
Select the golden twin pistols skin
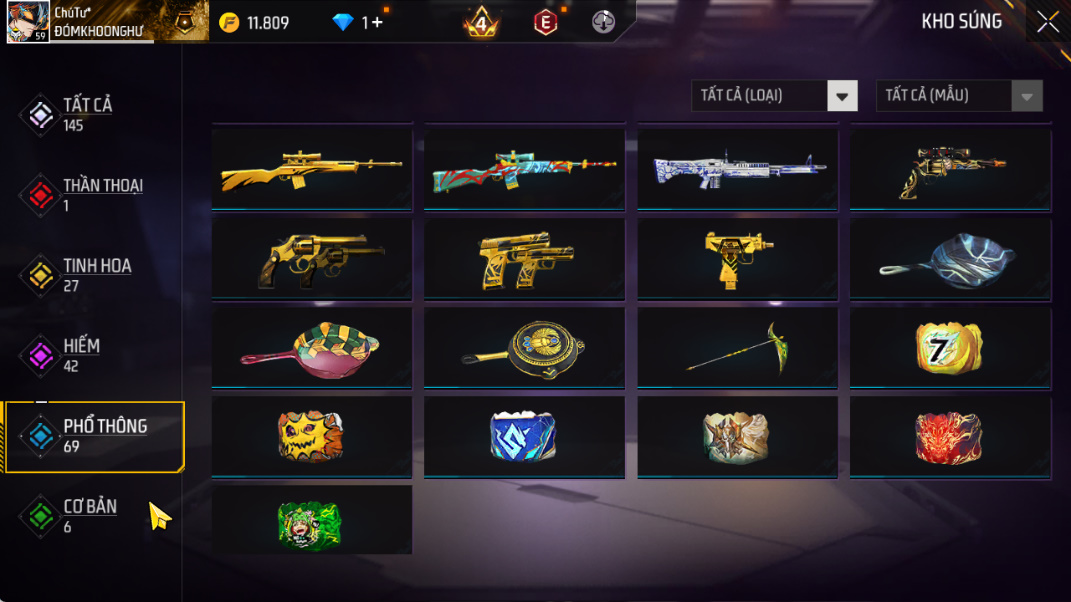click(524, 258)
